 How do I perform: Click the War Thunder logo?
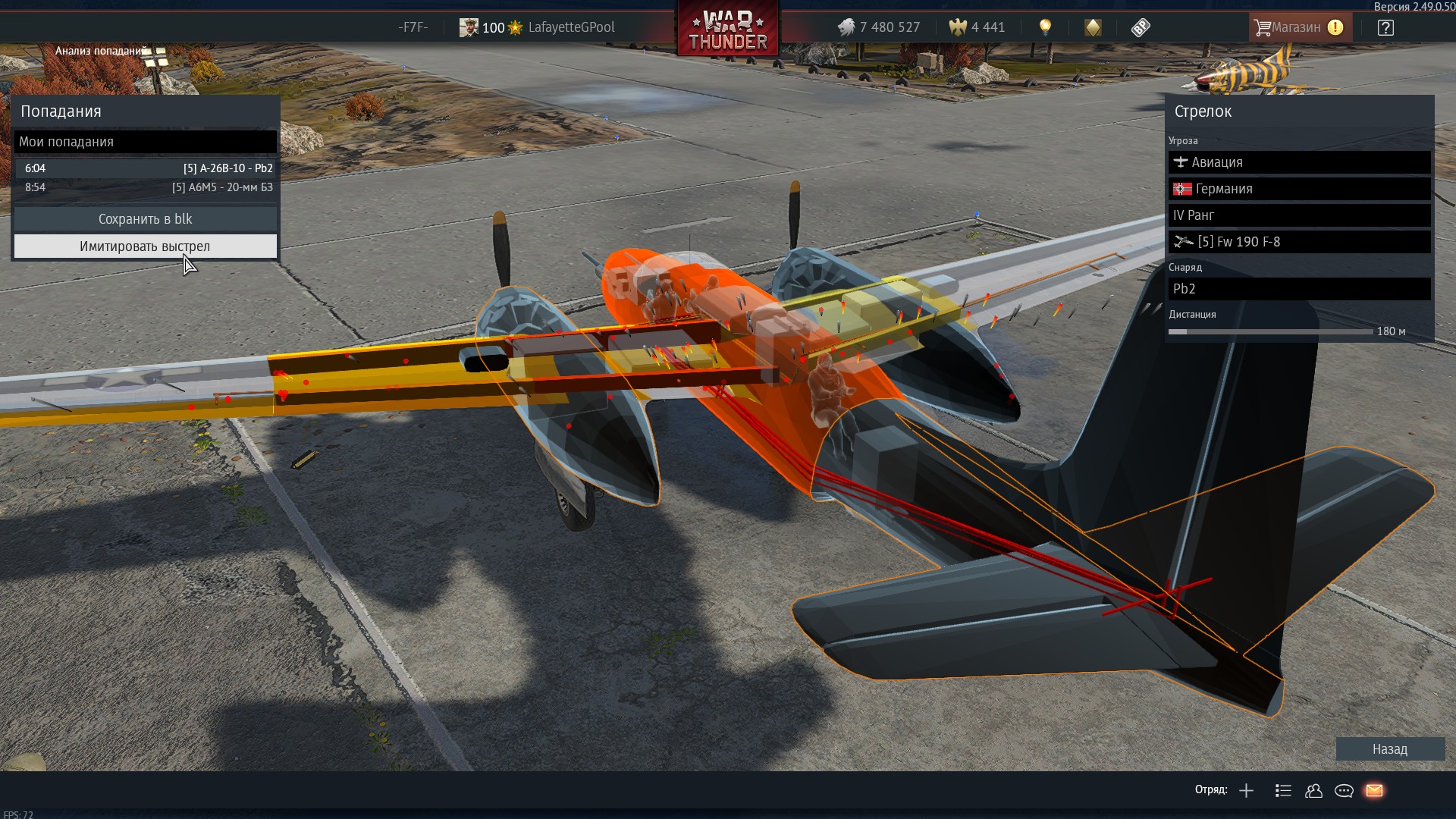(728, 30)
